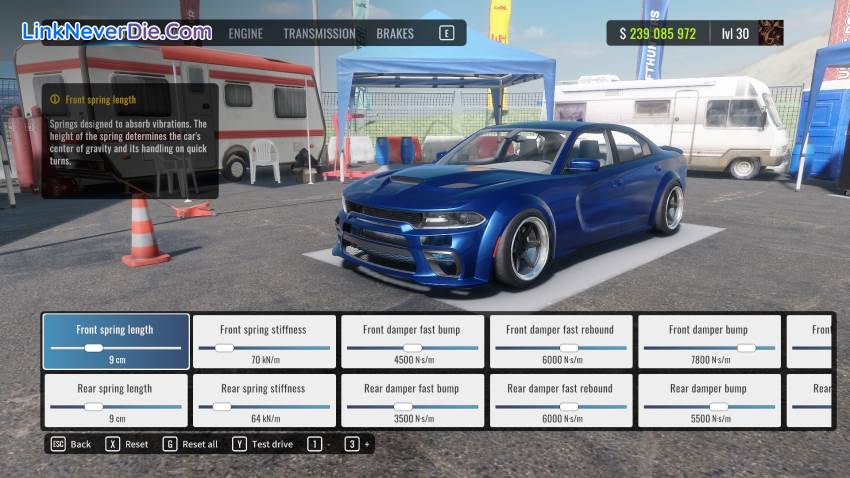Select the Rear spring length setting
Viewport: 850px width, 478px height.
pyautogui.click(x=115, y=399)
